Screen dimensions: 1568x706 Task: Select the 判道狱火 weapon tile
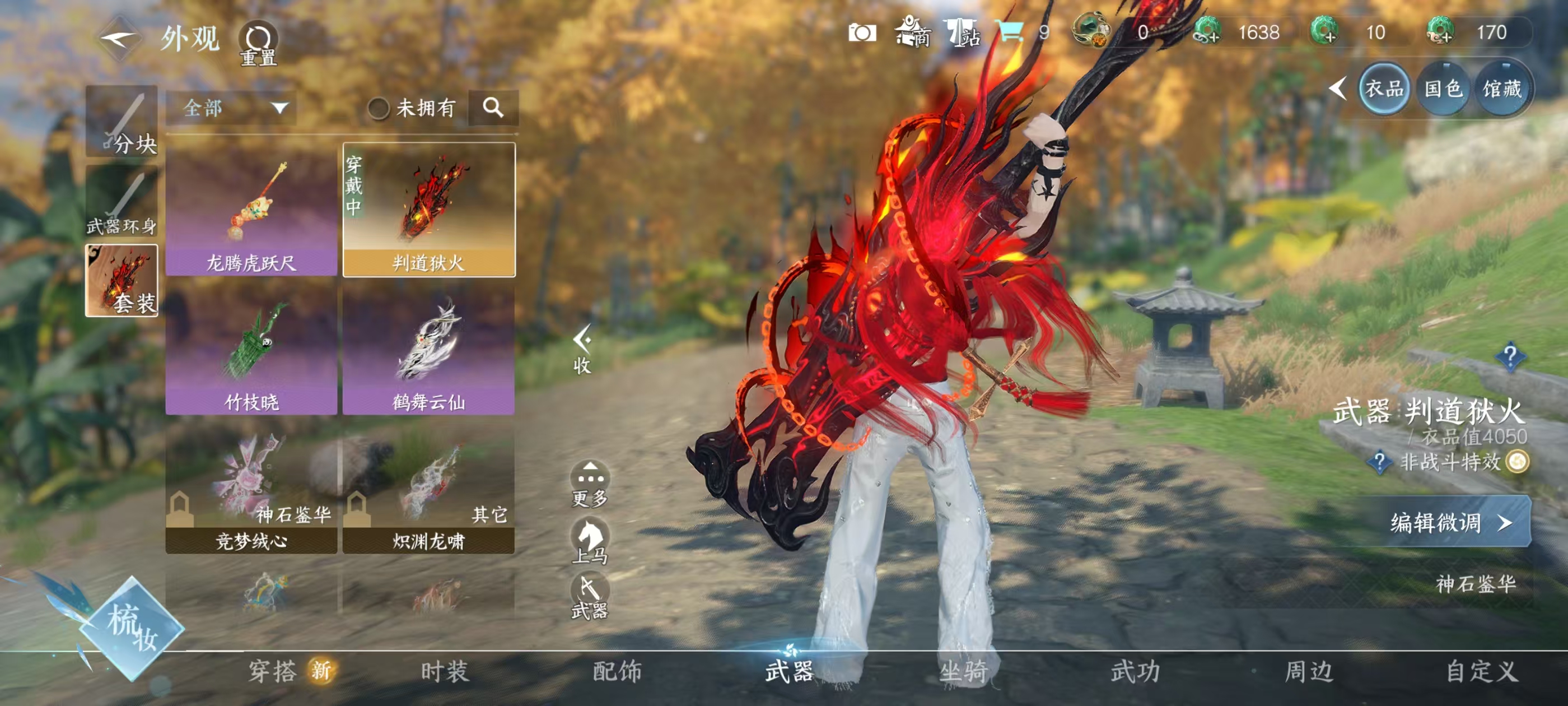point(428,209)
